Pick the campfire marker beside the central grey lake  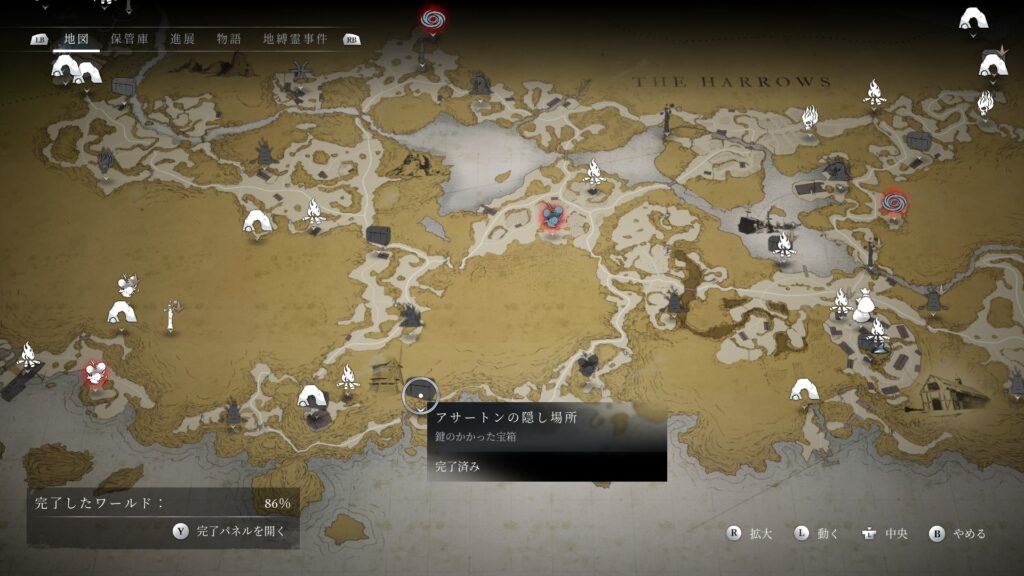[x=593, y=171]
